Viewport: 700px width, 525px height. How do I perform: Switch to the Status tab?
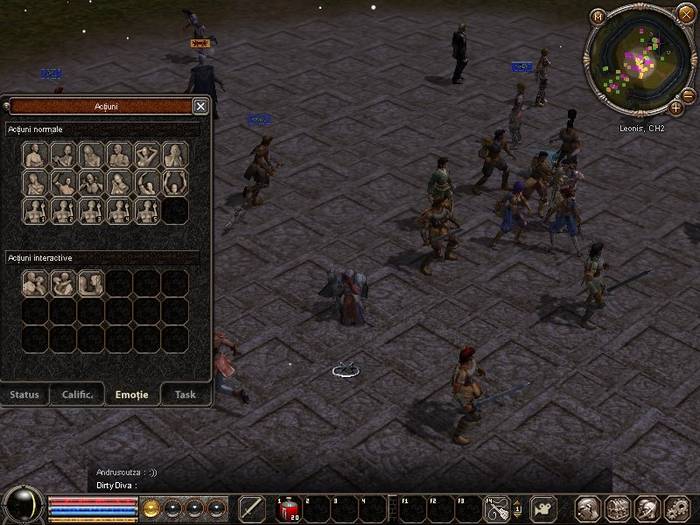(25, 394)
